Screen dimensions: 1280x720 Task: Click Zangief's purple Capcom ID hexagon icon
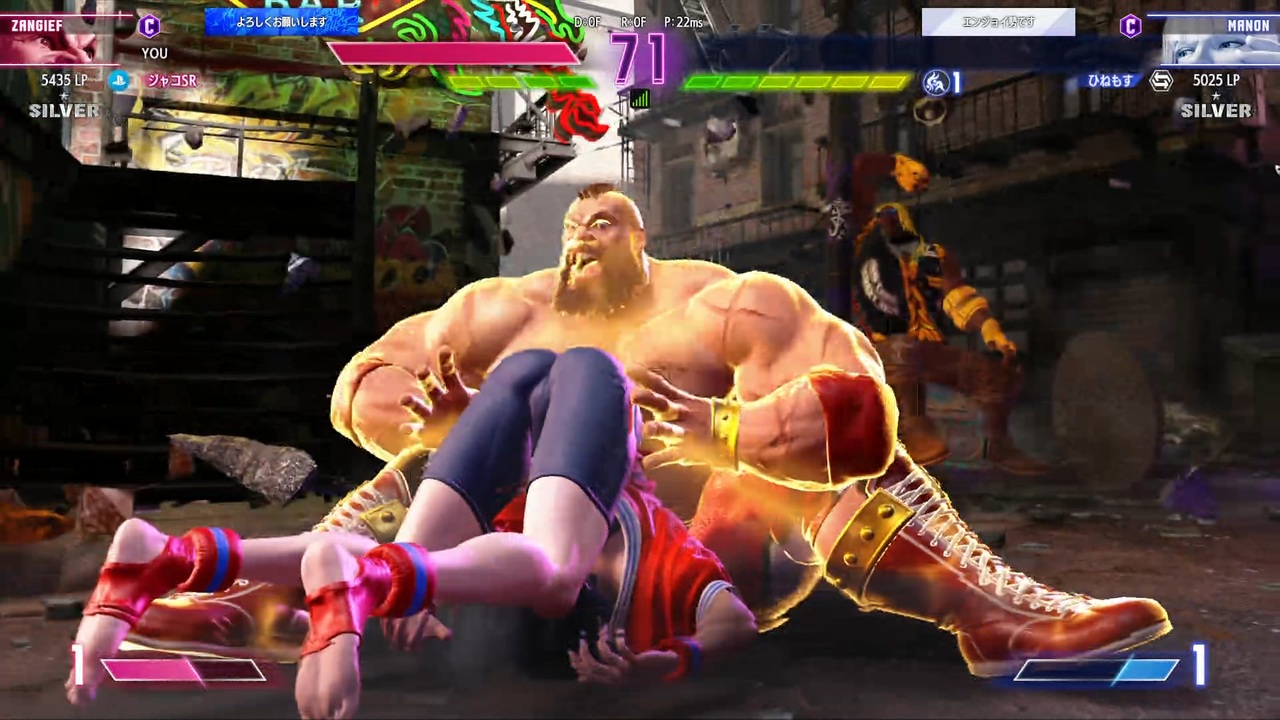tap(150, 27)
